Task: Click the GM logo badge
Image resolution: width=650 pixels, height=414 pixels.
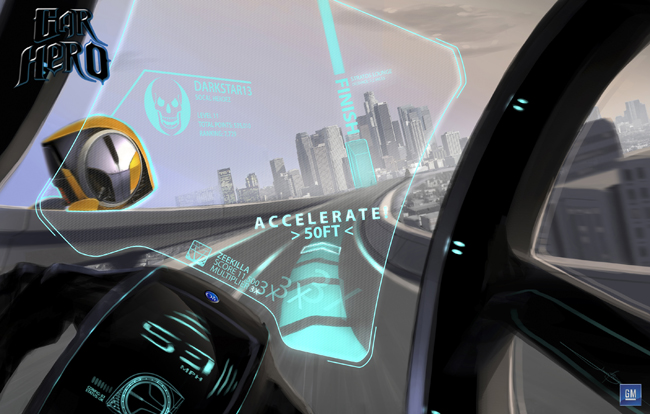Action: point(629,394)
